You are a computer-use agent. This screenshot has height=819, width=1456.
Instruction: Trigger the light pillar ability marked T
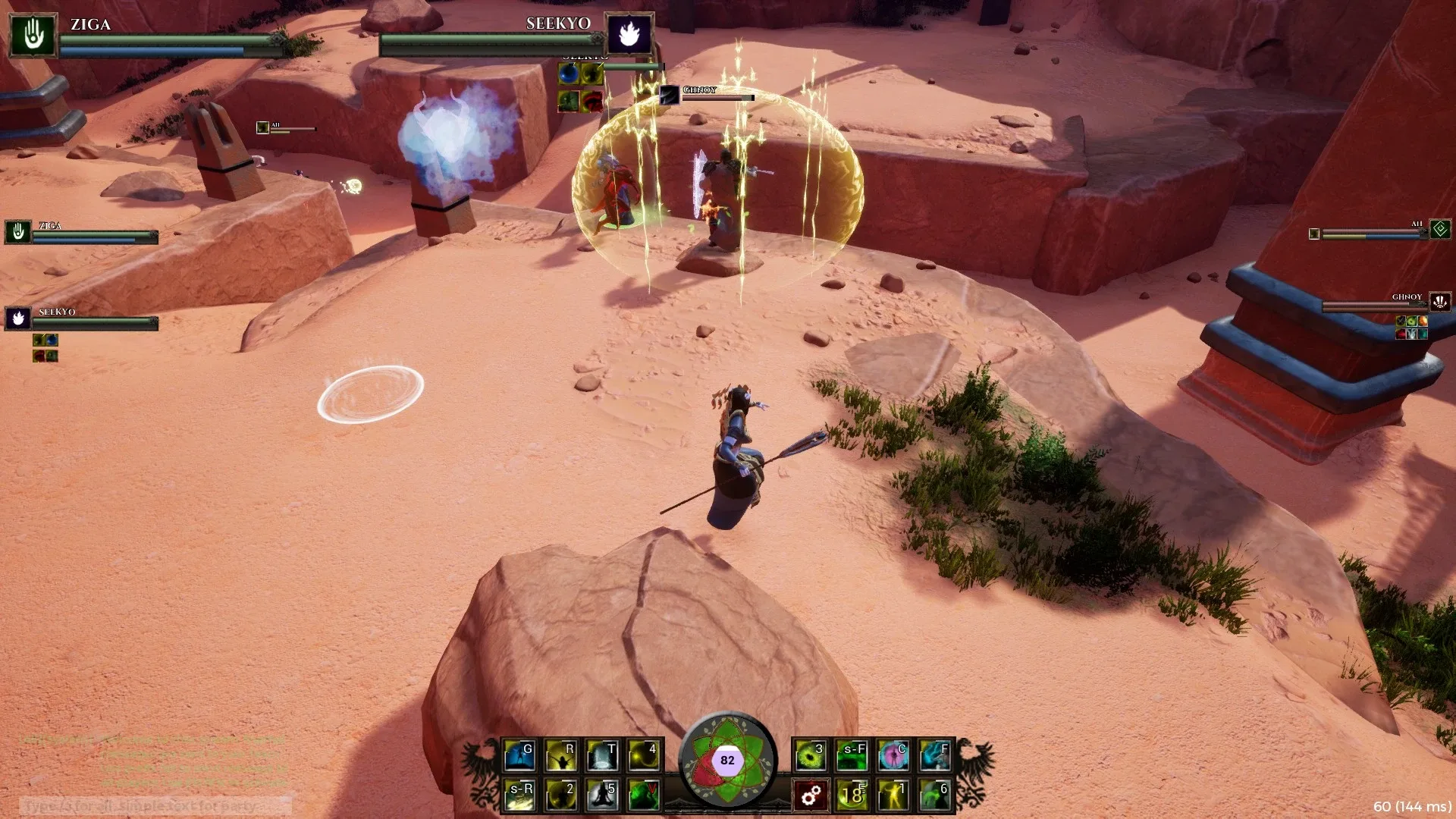click(x=603, y=756)
